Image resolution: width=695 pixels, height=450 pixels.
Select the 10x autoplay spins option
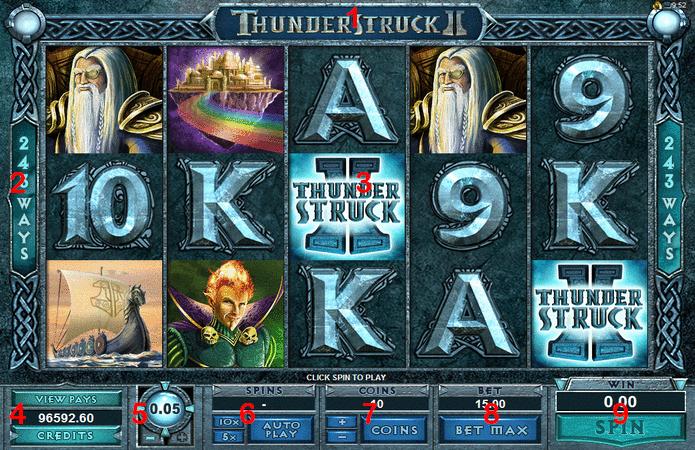tap(227, 423)
